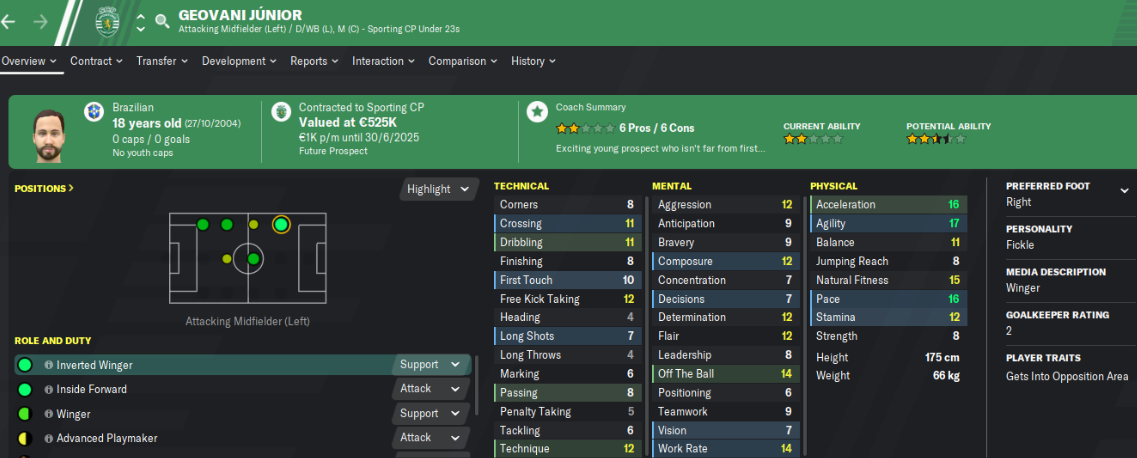Open the Contract dropdown menu
This screenshot has height=458, width=1137.
(96, 61)
